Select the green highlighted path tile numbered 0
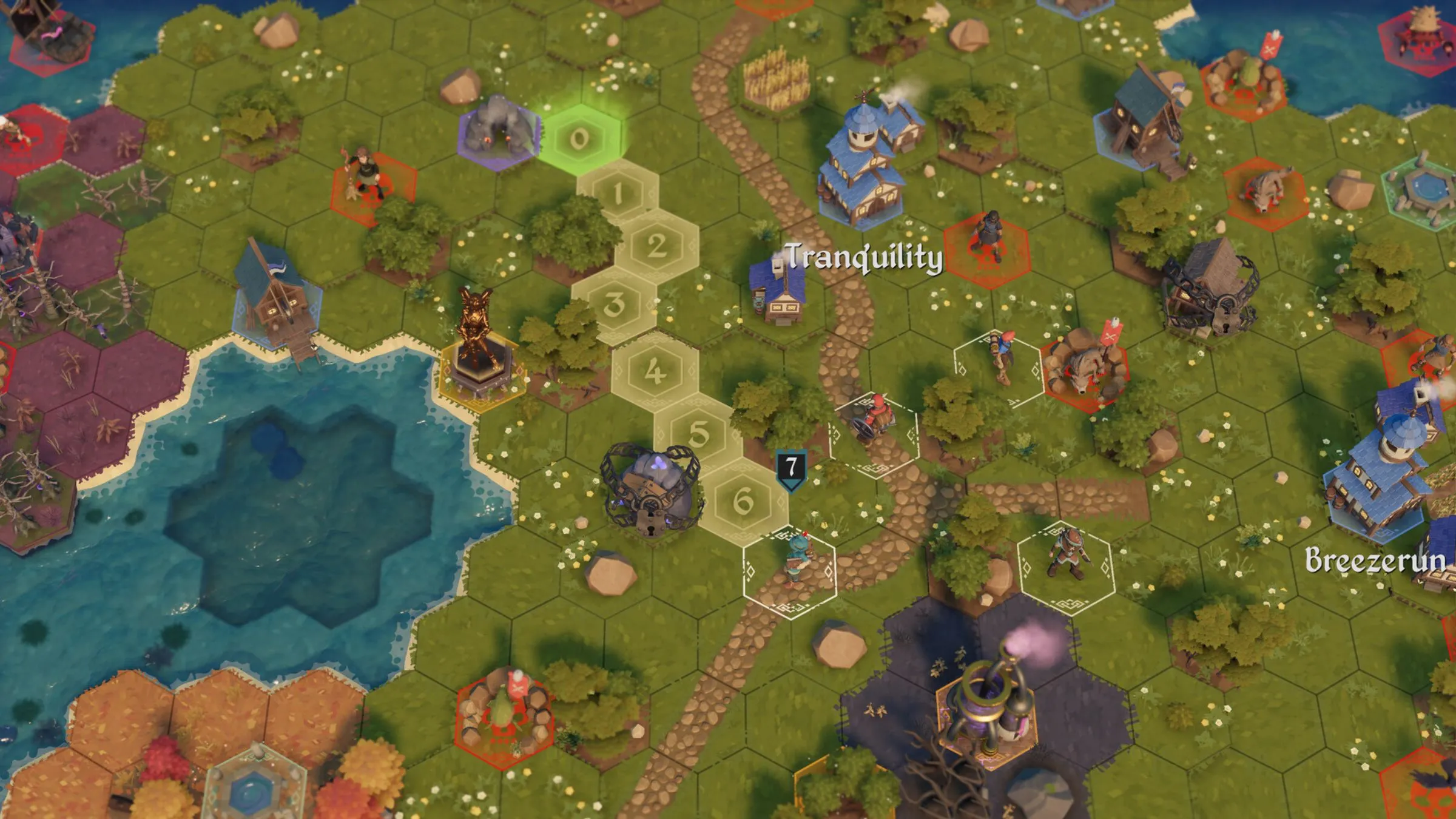Viewport: 1456px width, 819px height. click(579, 139)
